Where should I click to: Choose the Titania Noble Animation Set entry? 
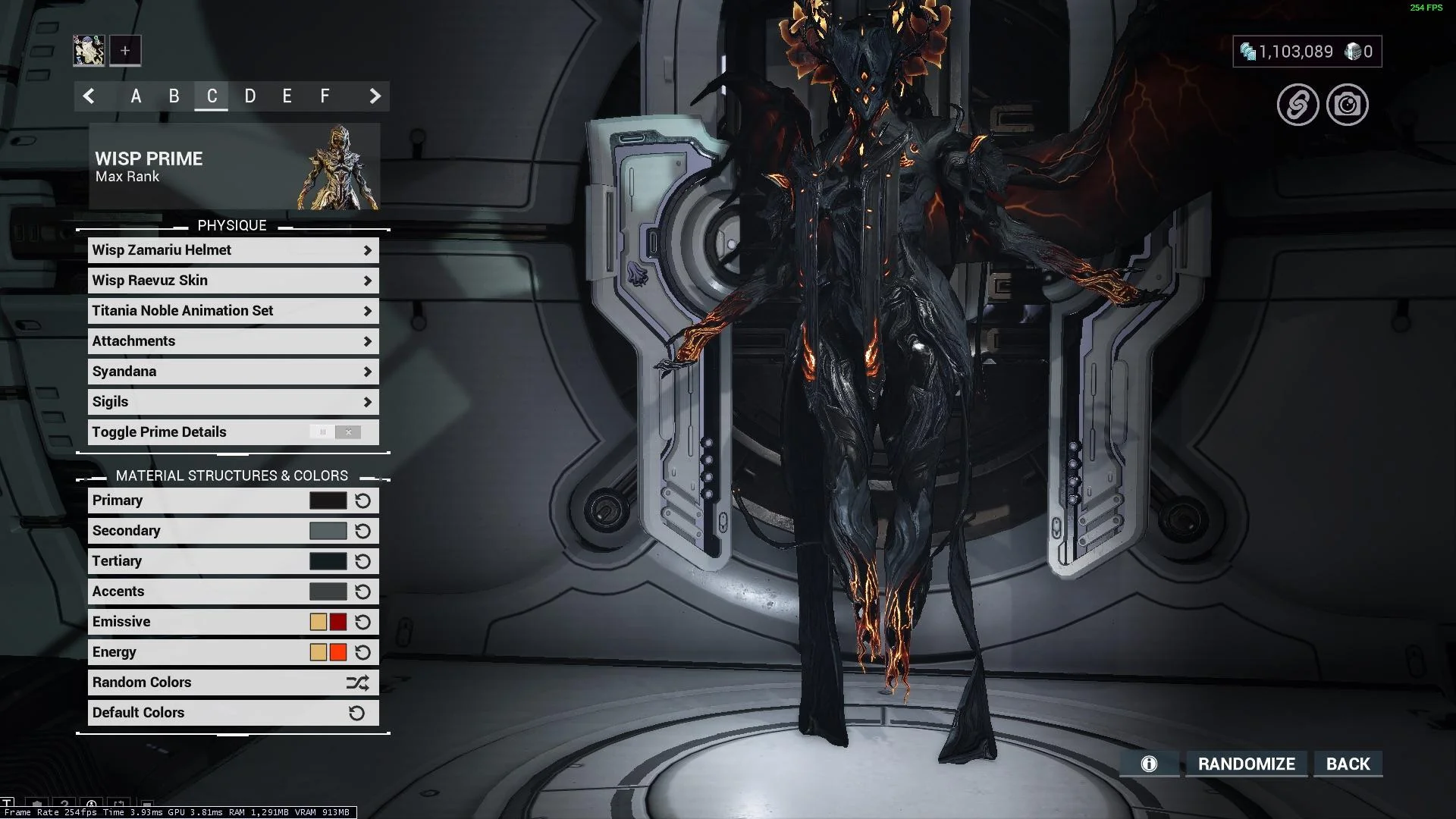pyautogui.click(x=233, y=311)
